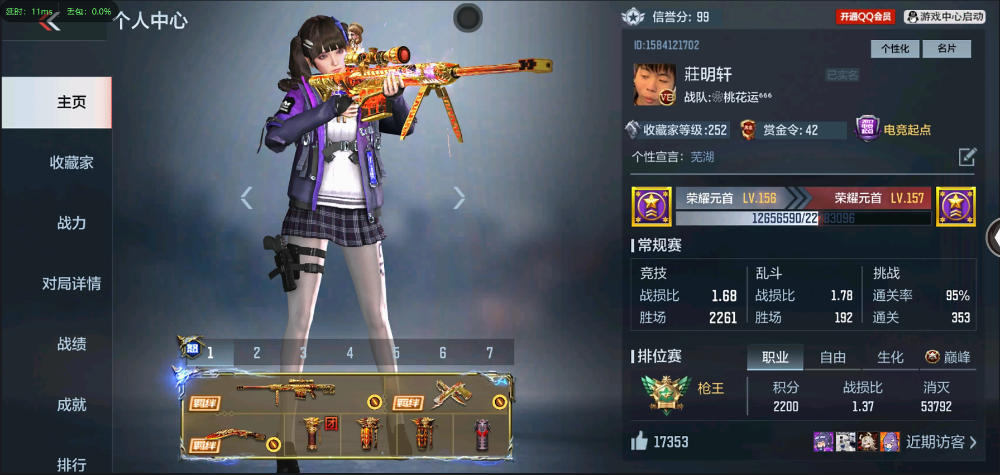Screen dimensions: 1000x475
Task: Click the 开通QQ会员 button
Action: coord(866,17)
